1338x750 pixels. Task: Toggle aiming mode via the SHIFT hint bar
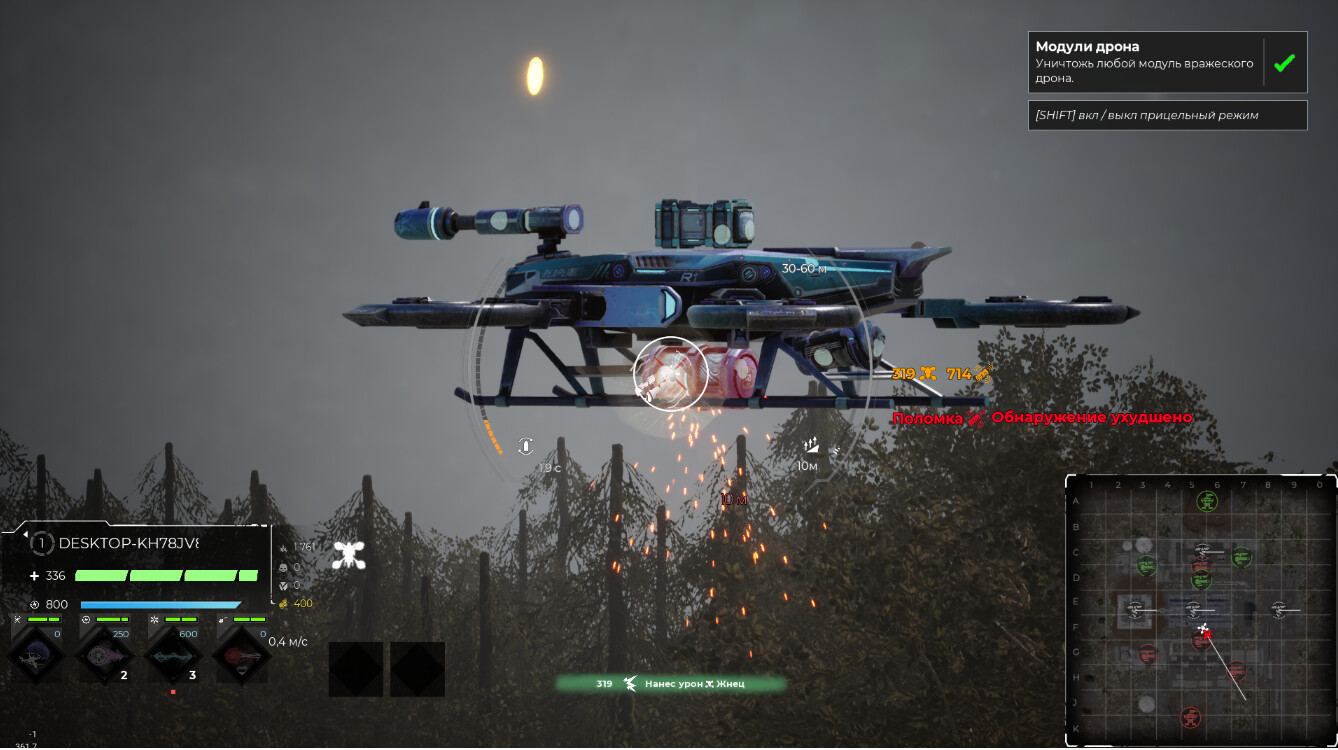click(1166, 115)
